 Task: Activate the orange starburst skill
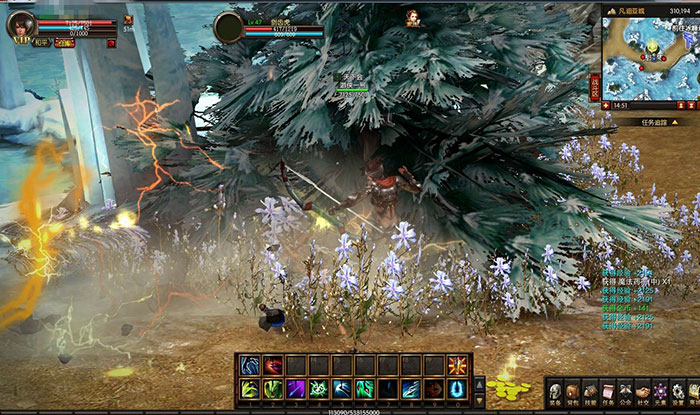458,366
